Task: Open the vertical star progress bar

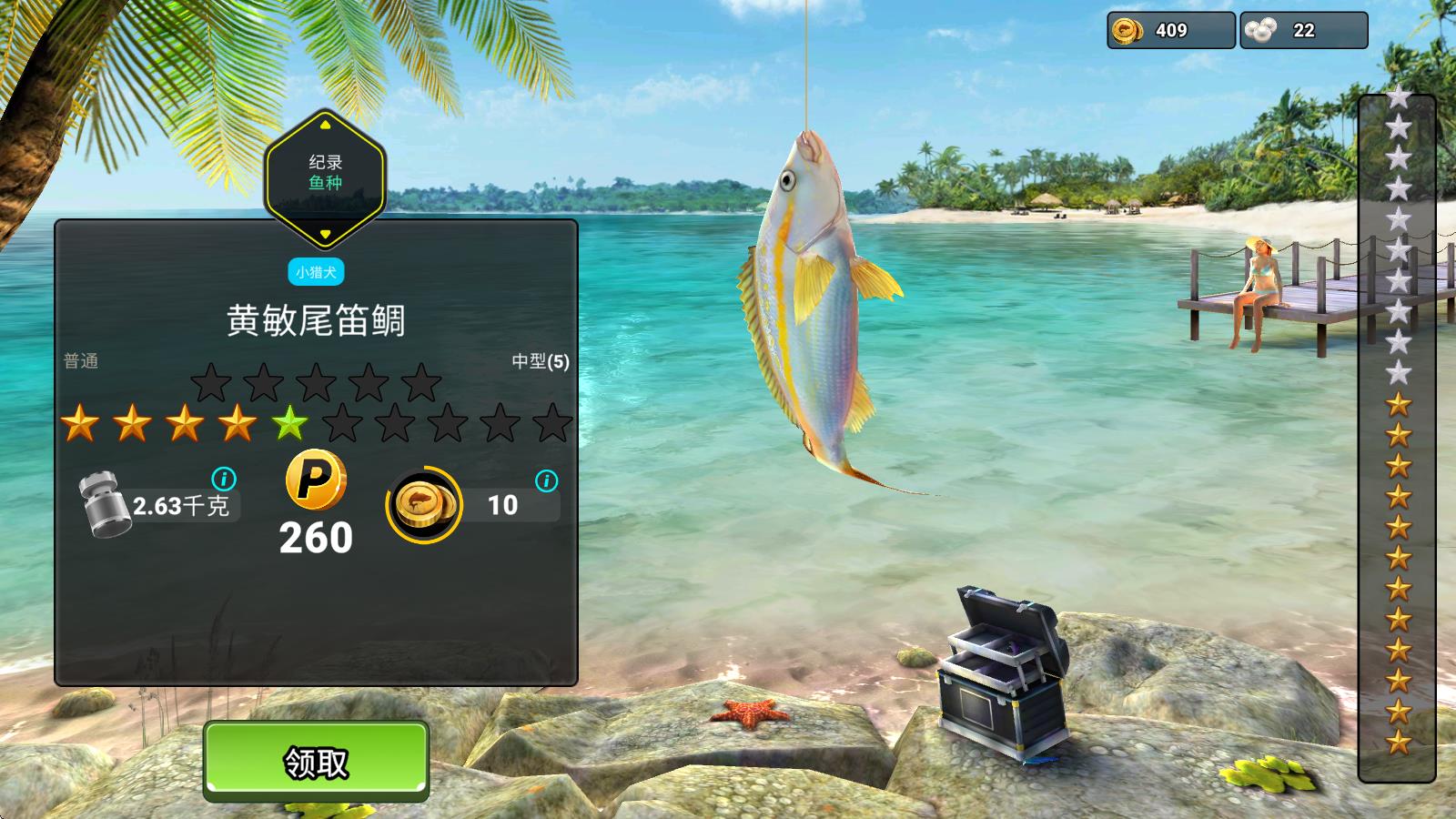Action: (x=1397, y=437)
